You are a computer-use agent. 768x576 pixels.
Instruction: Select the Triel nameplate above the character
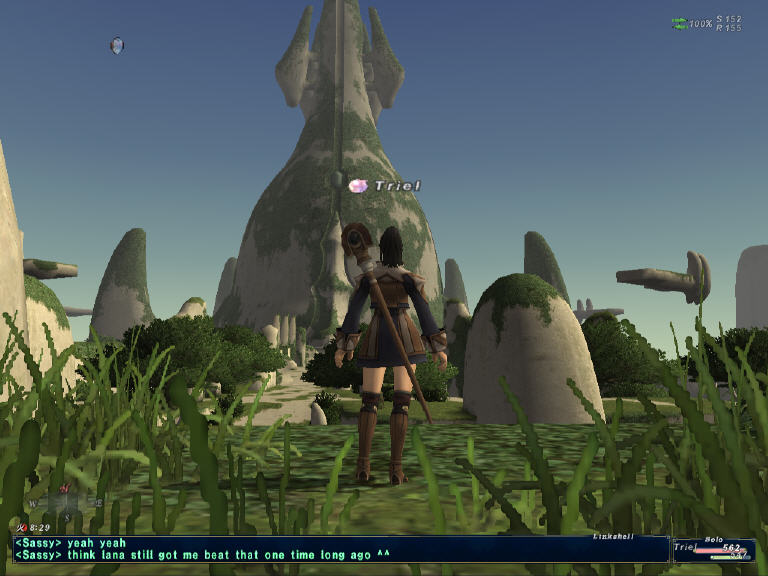click(x=397, y=186)
